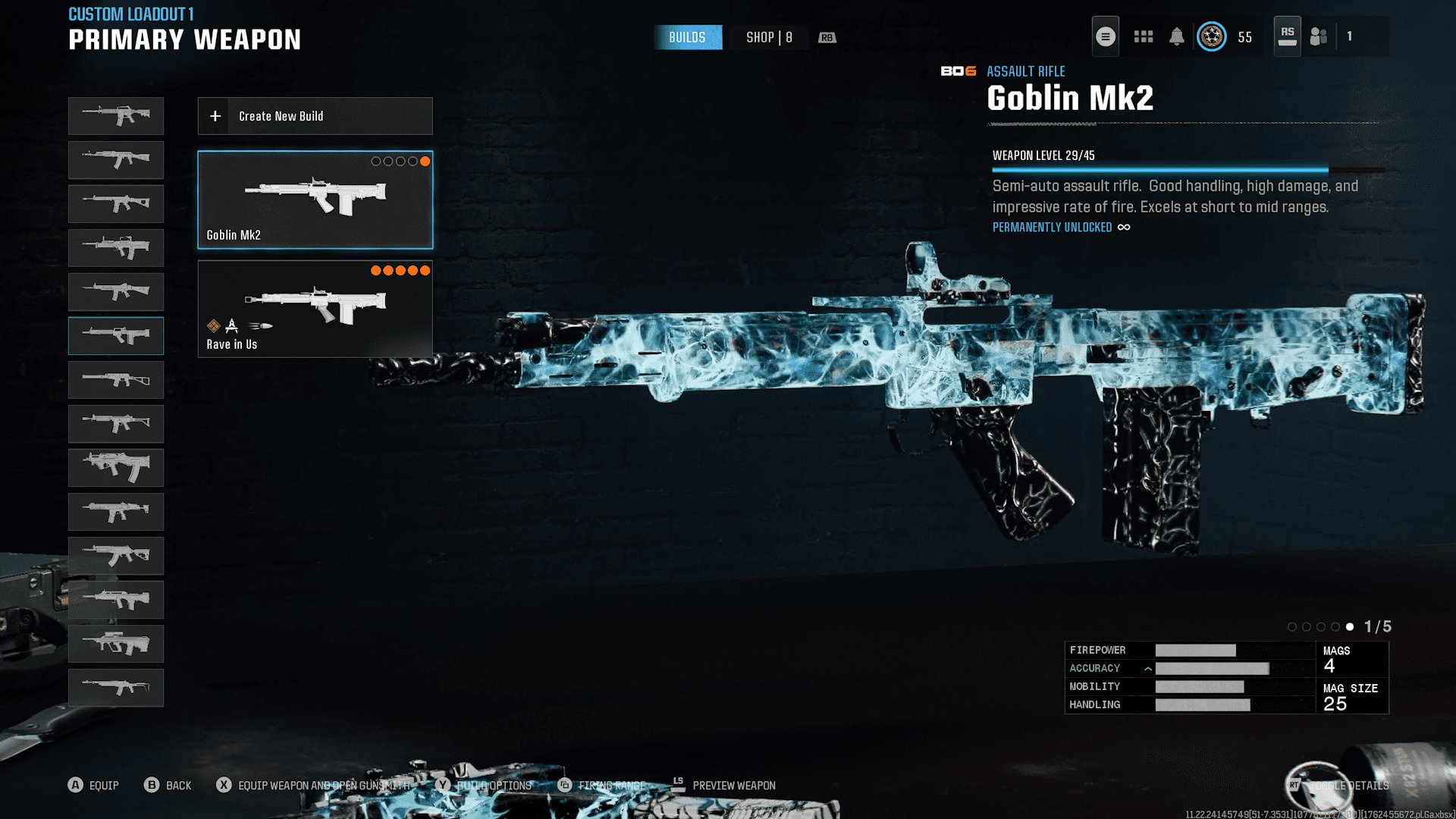Select the blueprint diamond icon on Rave in Us
The height and width of the screenshot is (819, 1456).
[214, 326]
